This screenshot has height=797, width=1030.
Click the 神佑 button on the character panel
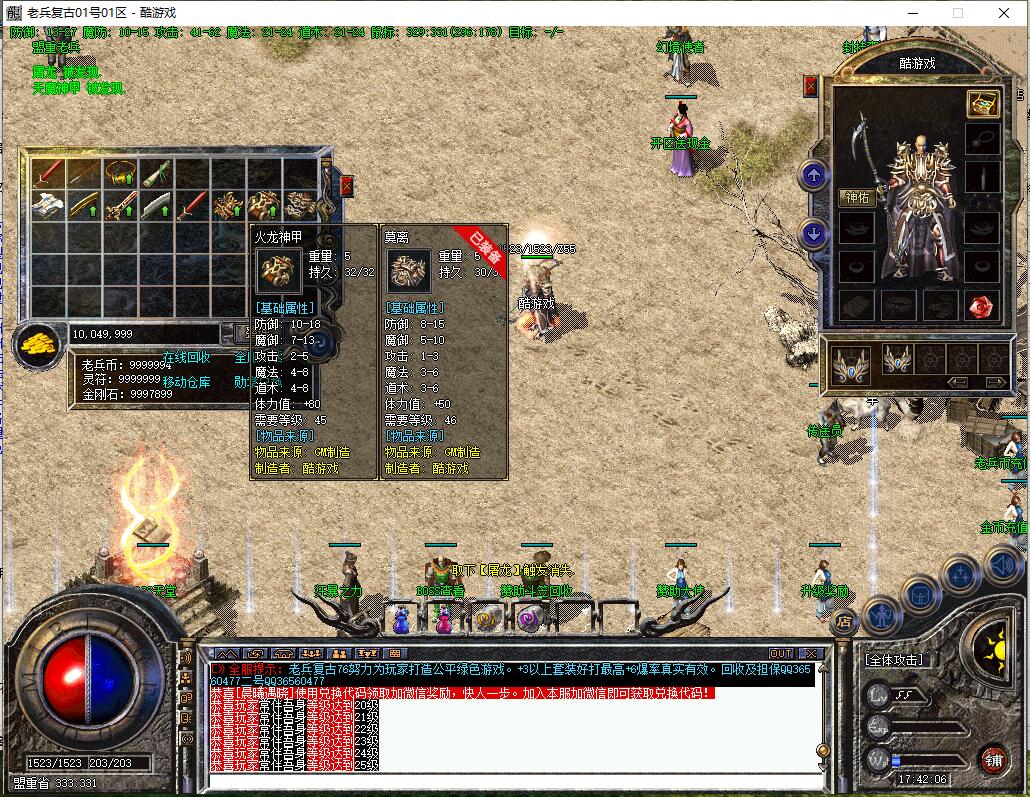855,198
